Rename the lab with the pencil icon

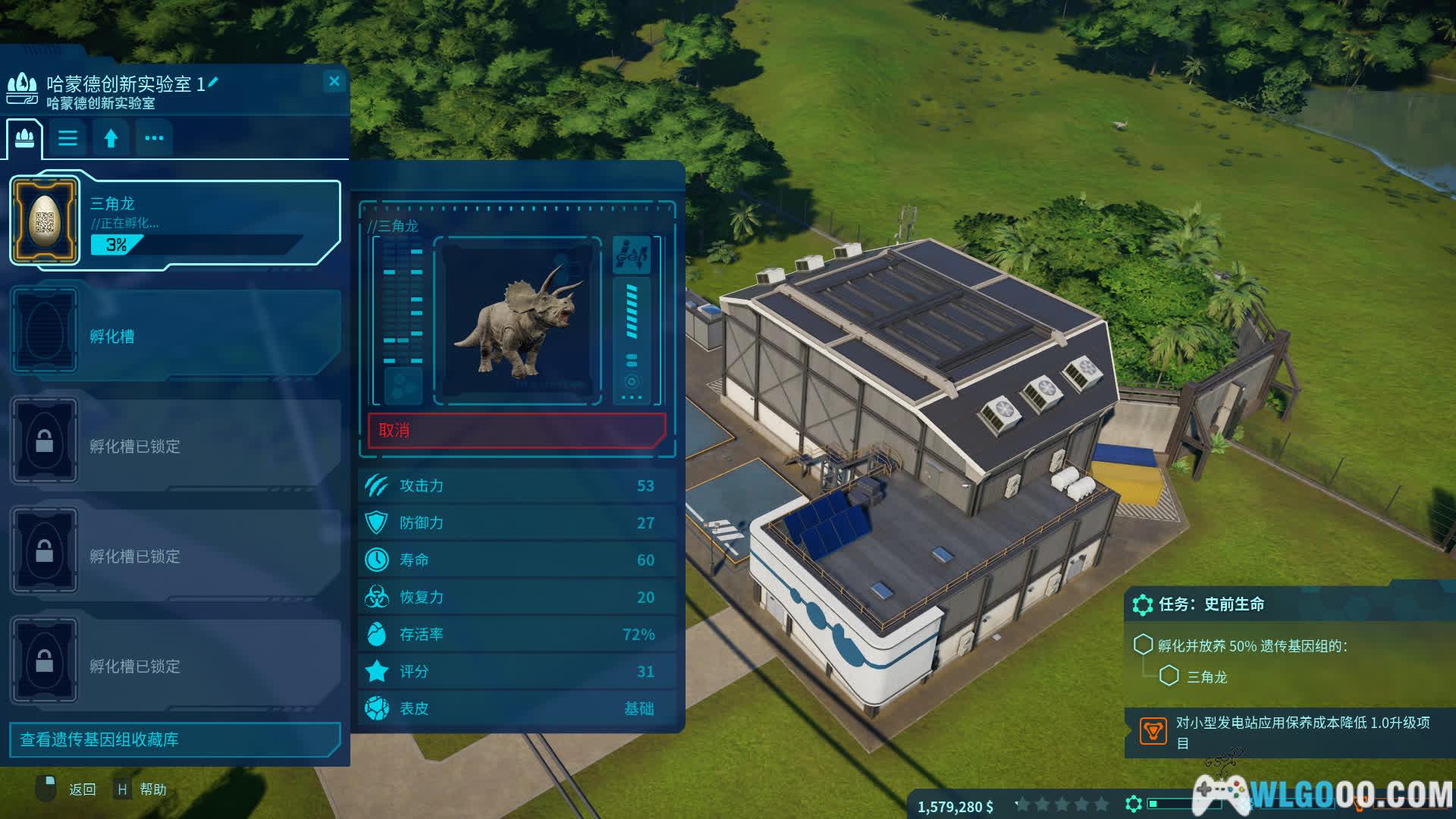(213, 82)
